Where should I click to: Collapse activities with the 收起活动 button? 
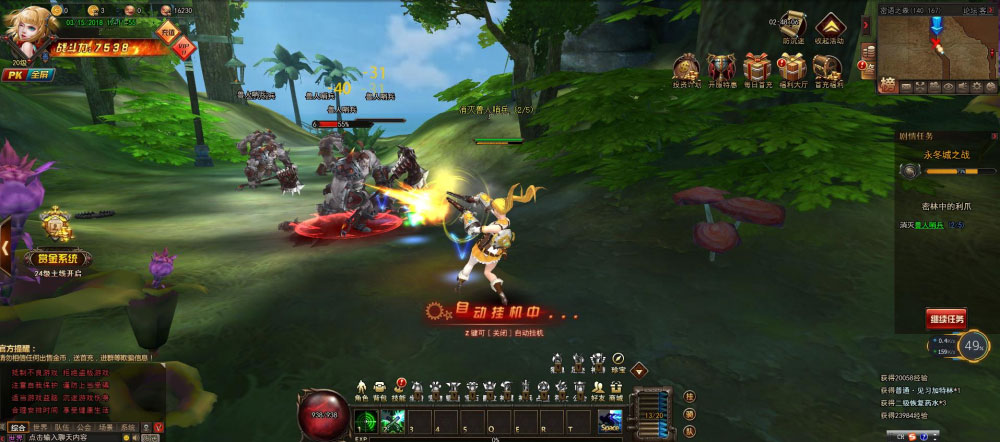[x=829, y=28]
